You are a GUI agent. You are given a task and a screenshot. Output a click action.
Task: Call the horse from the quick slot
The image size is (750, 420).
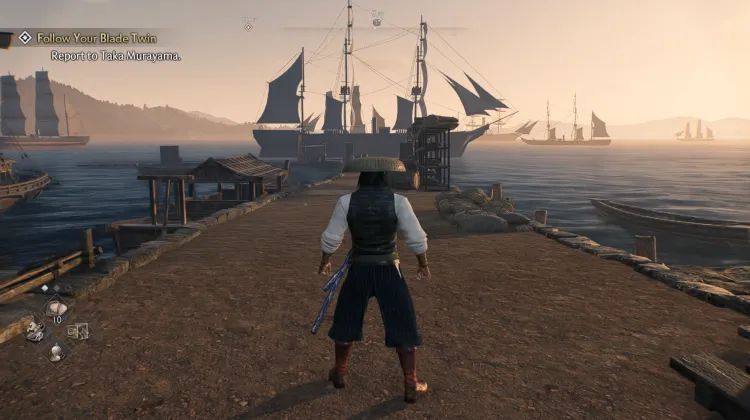(34, 330)
